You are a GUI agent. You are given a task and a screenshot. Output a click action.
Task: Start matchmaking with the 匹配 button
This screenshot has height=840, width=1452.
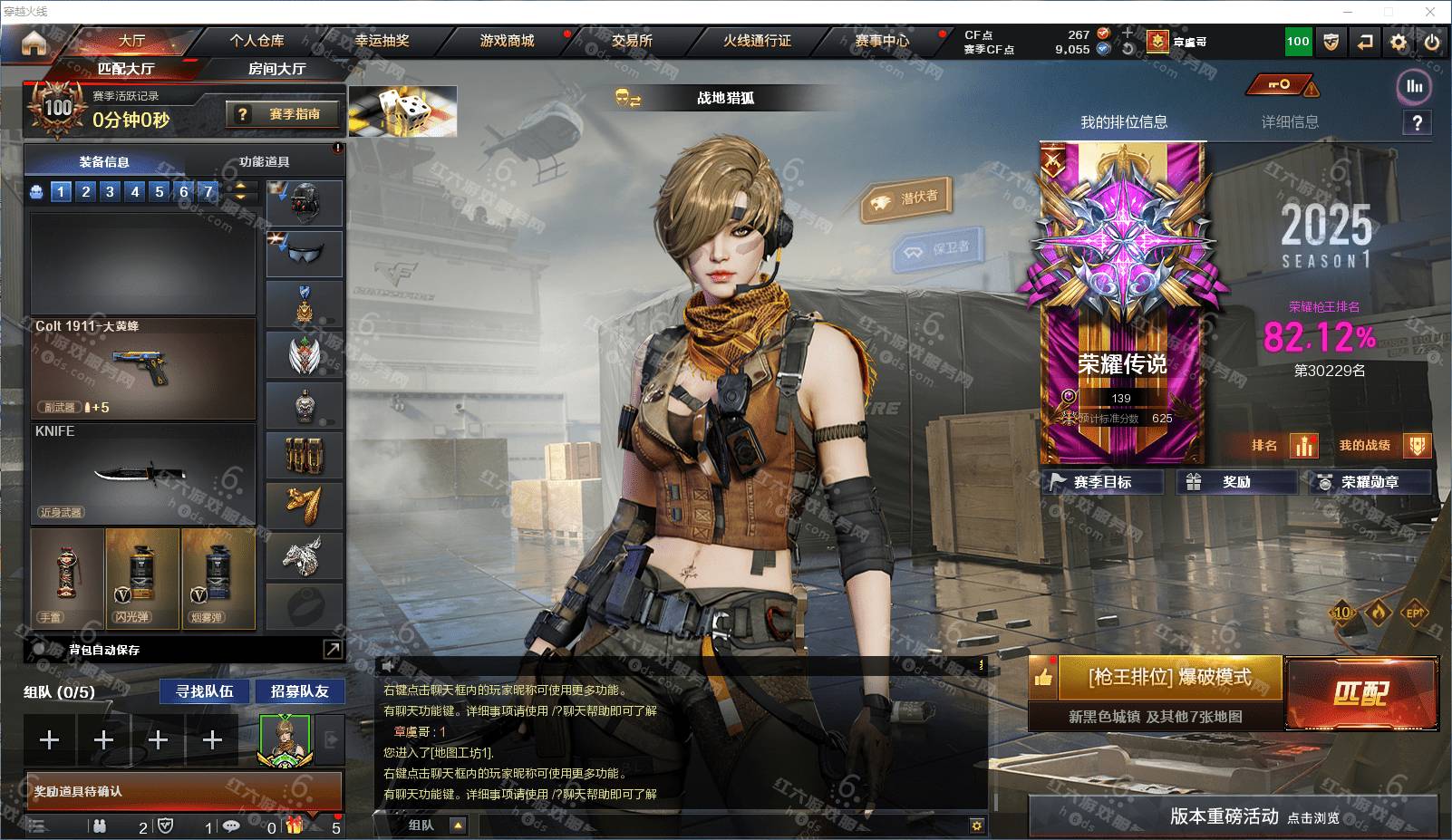click(1360, 693)
